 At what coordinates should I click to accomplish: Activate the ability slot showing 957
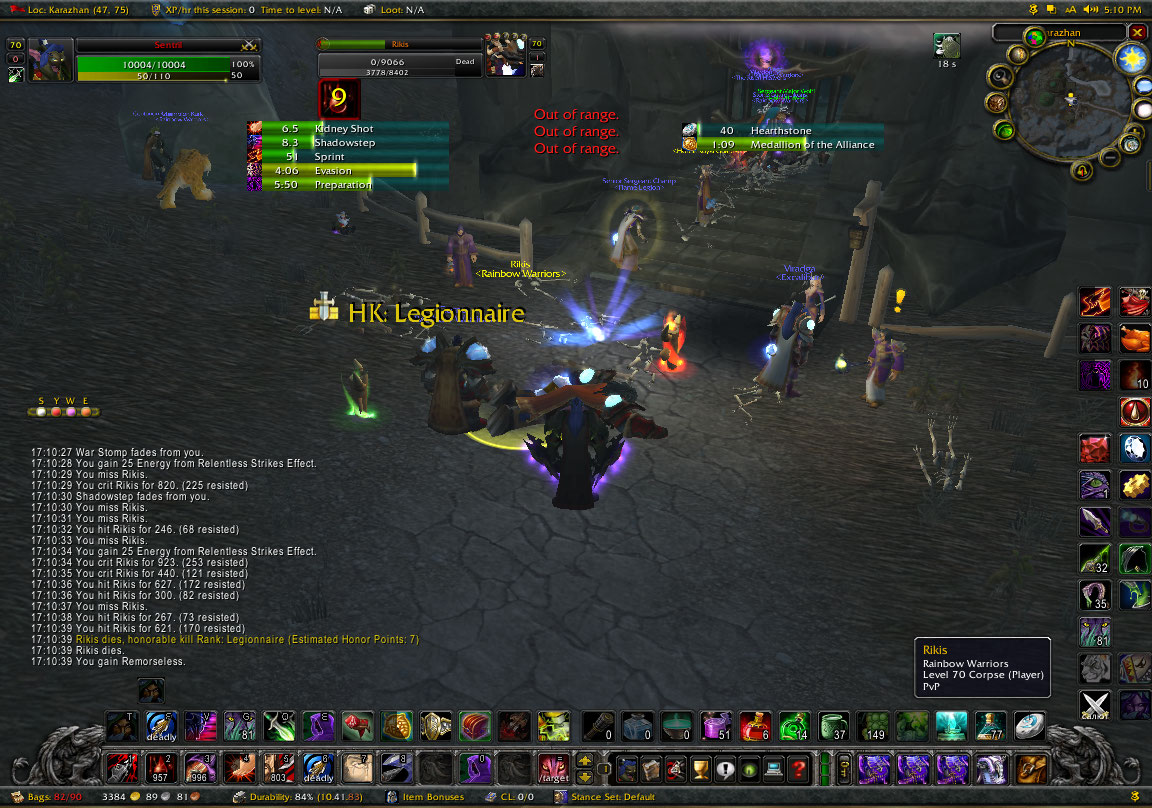[x=161, y=769]
